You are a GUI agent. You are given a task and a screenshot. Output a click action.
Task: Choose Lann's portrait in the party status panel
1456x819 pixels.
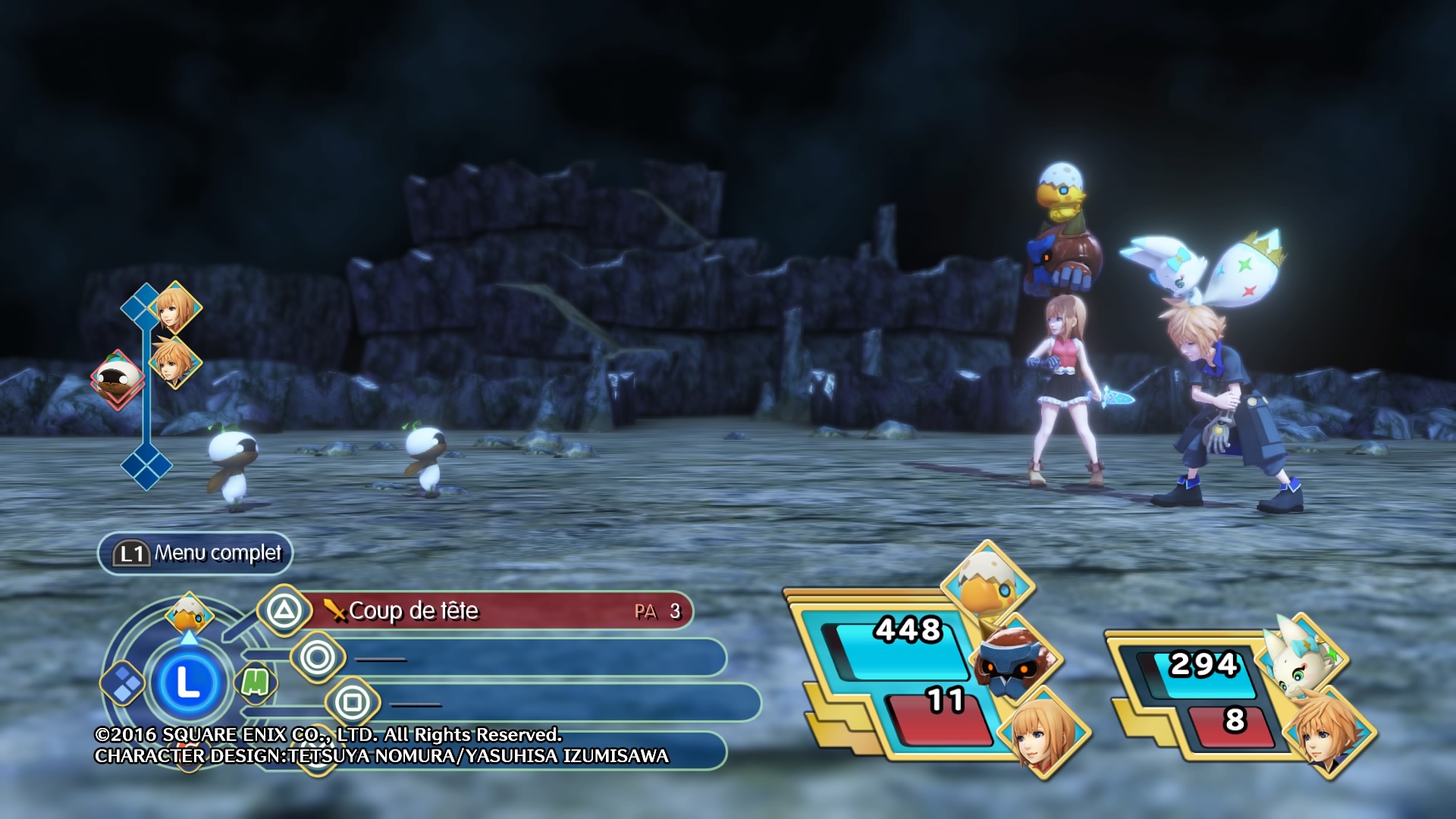coord(1328,732)
